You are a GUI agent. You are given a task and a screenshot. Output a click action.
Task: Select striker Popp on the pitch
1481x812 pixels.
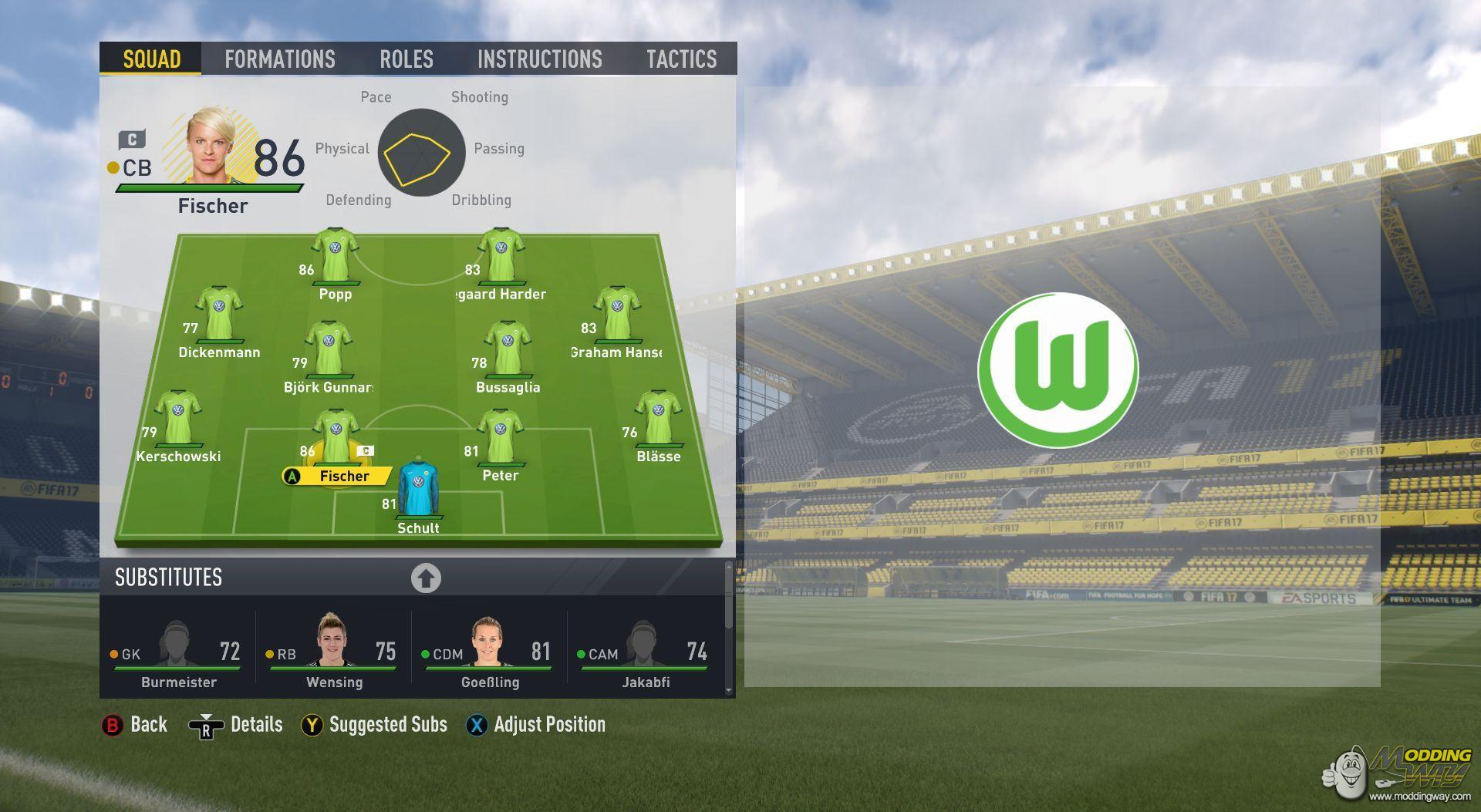click(335, 258)
